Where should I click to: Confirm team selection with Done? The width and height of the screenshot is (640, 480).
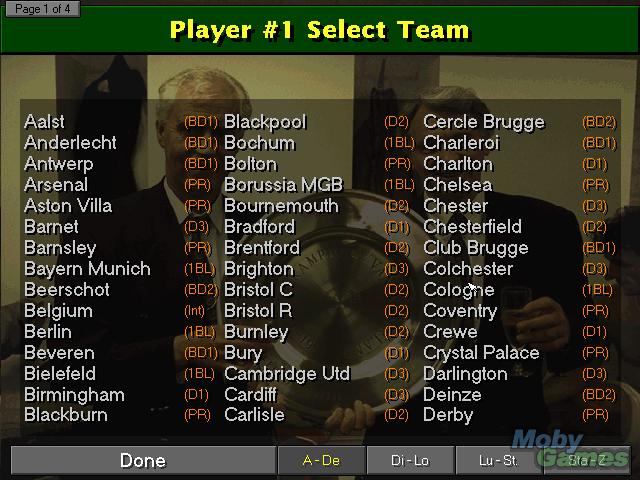pyautogui.click(x=143, y=460)
